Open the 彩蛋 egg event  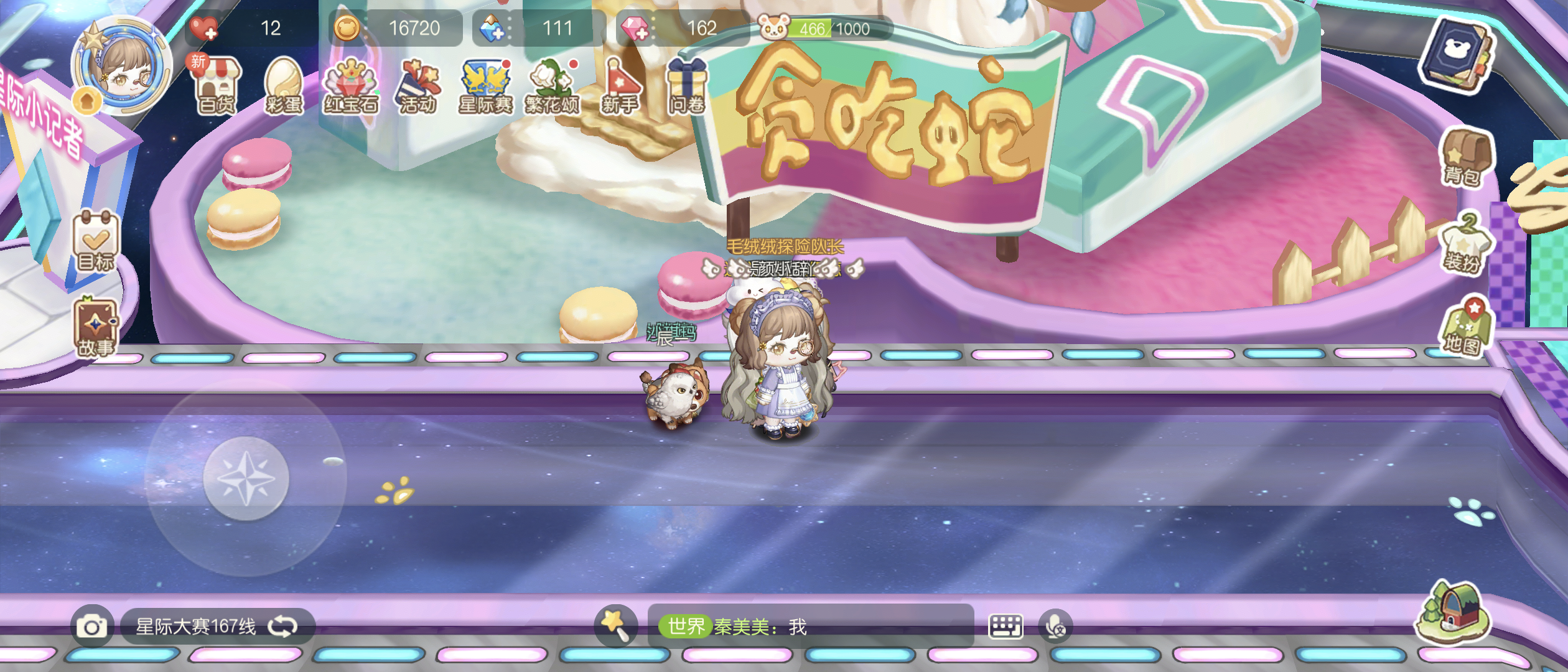[x=283, y=84]
